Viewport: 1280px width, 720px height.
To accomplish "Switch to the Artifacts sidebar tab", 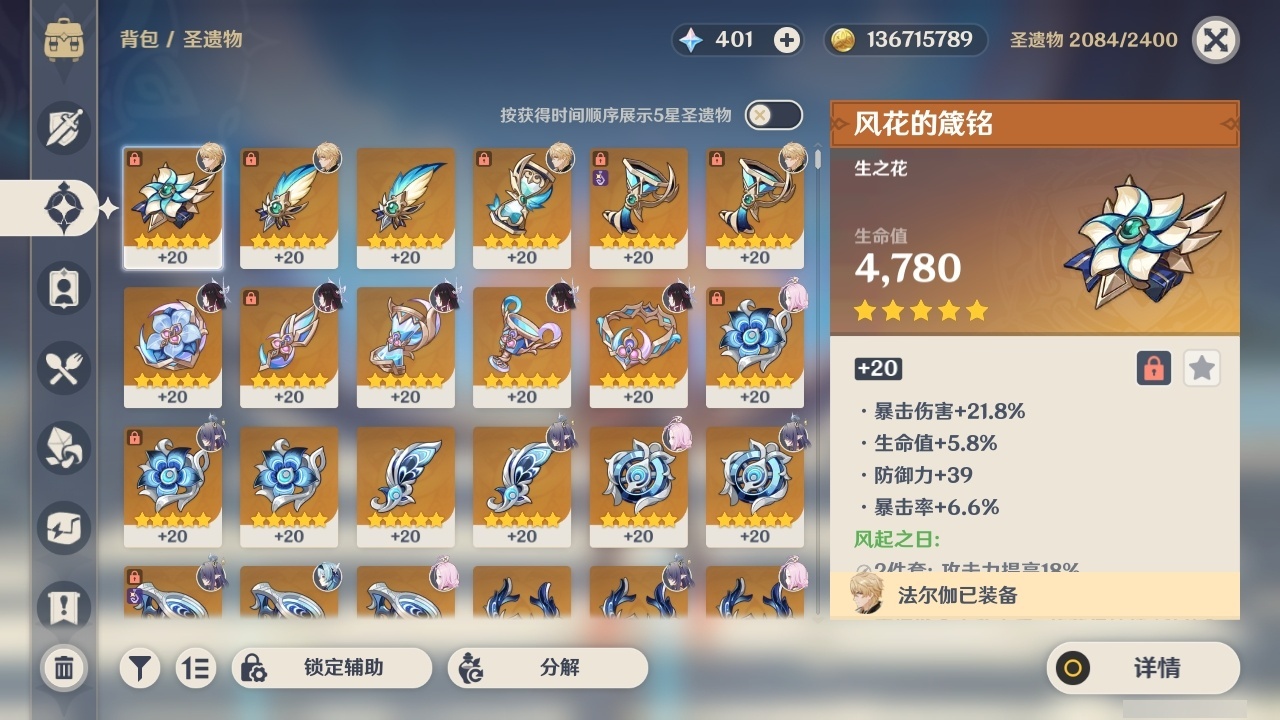I will point(64,208).
